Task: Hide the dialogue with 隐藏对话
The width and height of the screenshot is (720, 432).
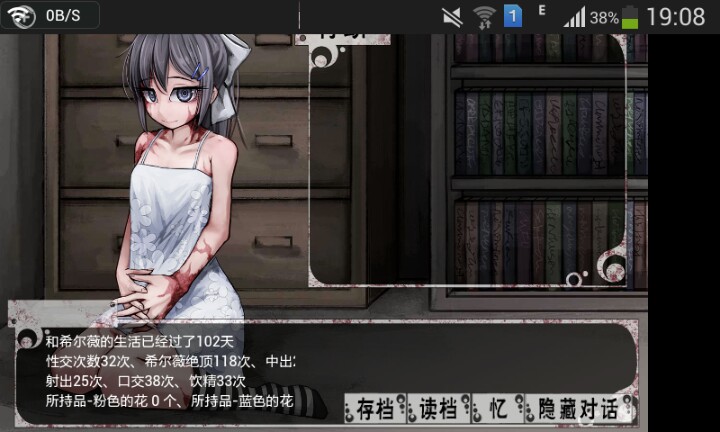Action: 577,408
